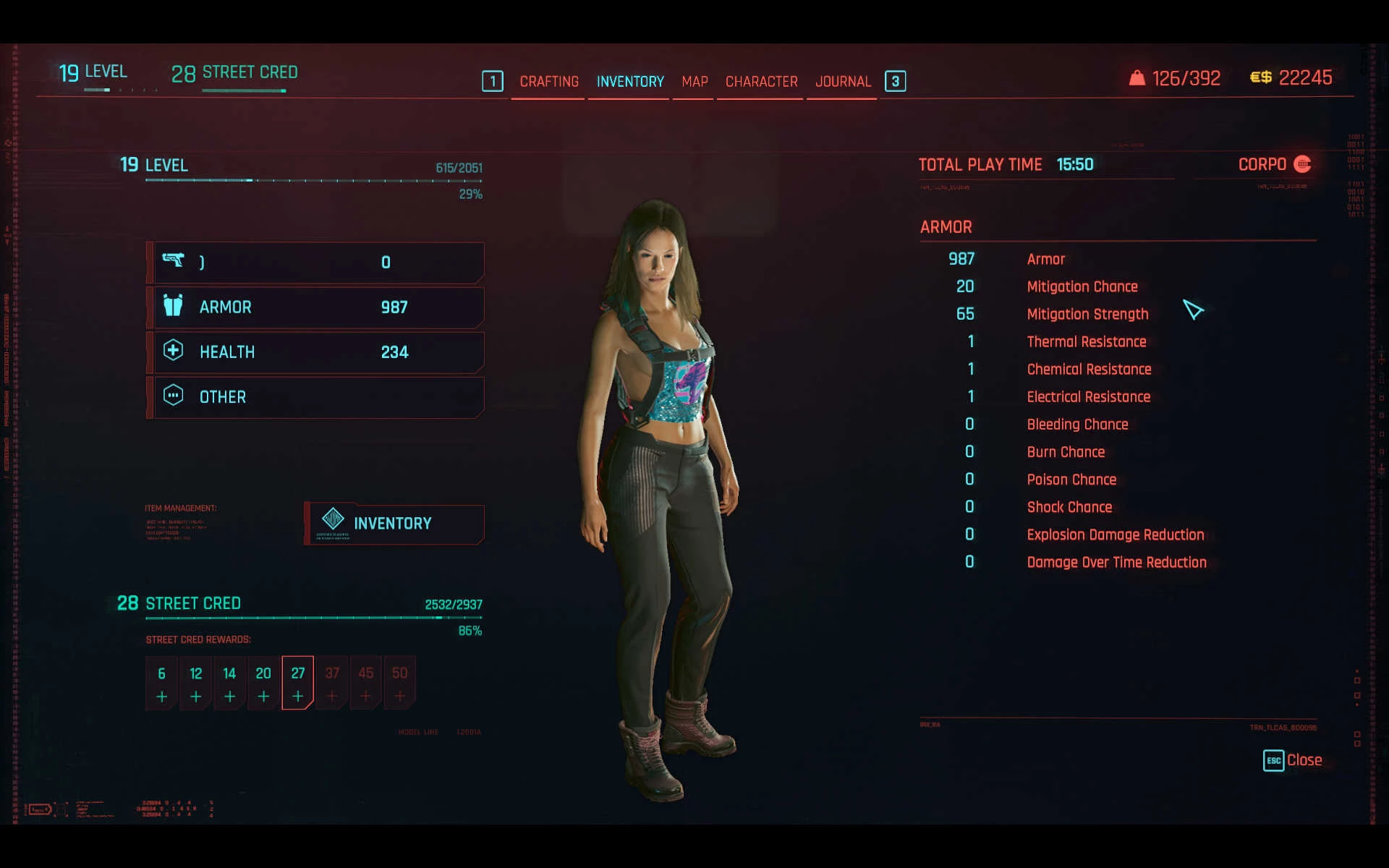Select the highlighted rank 27 reward tile
Screen dimensions: 1389x868
pyautogui.click(x=297, y=683)
